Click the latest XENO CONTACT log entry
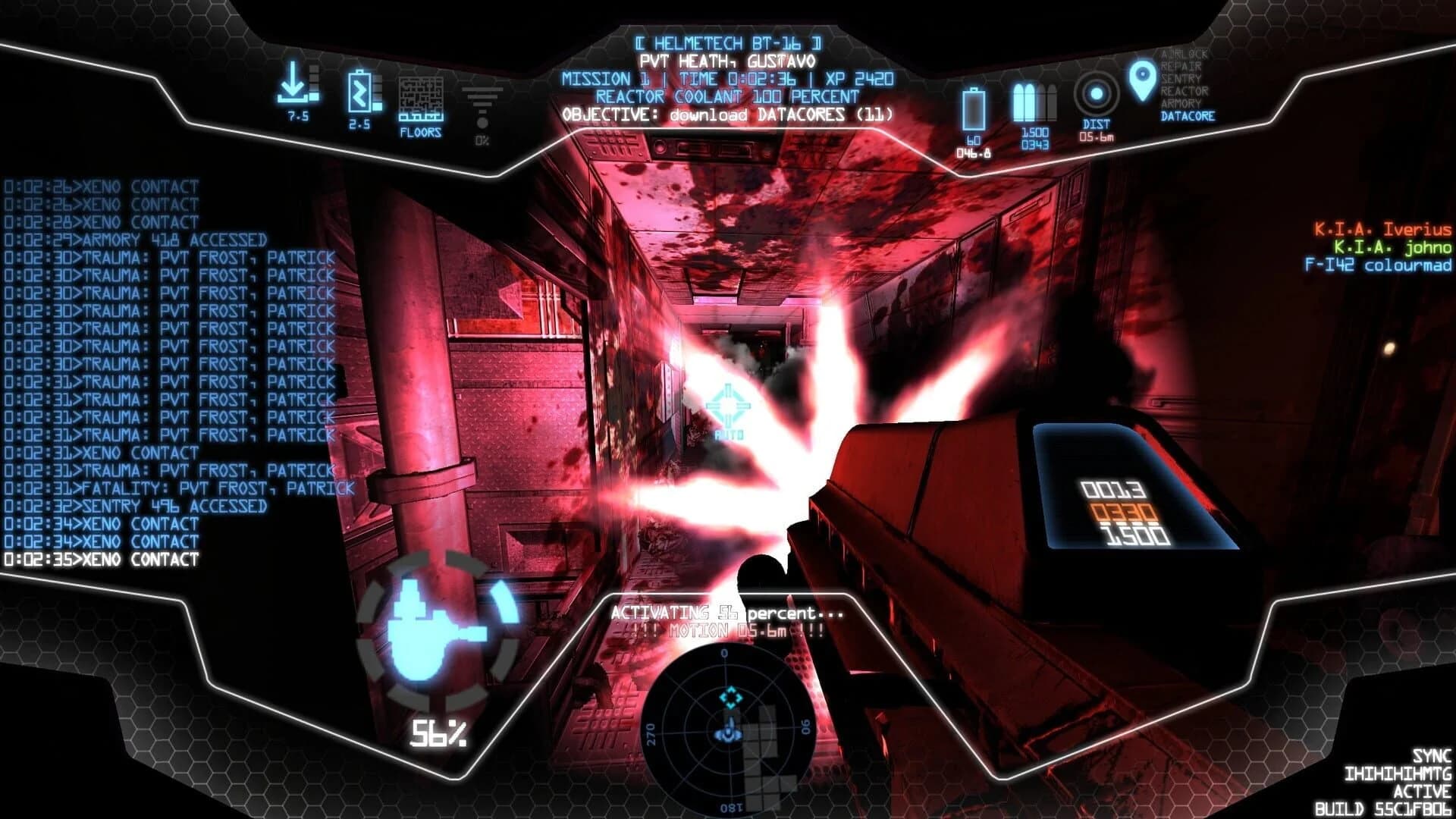This screenshot has width=1456, height=819. point(102,557)
